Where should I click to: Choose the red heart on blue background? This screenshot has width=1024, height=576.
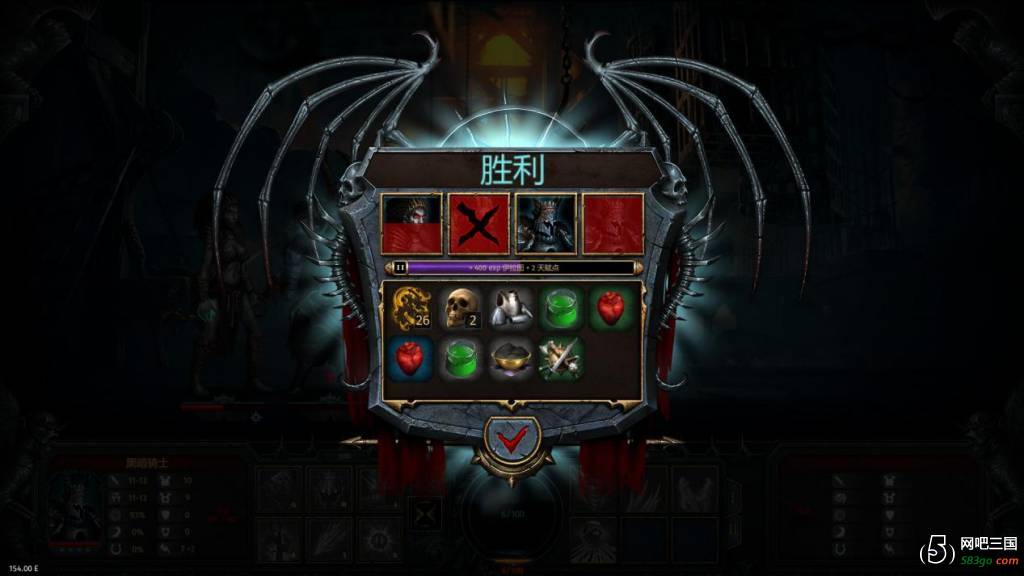coord(410,358)
